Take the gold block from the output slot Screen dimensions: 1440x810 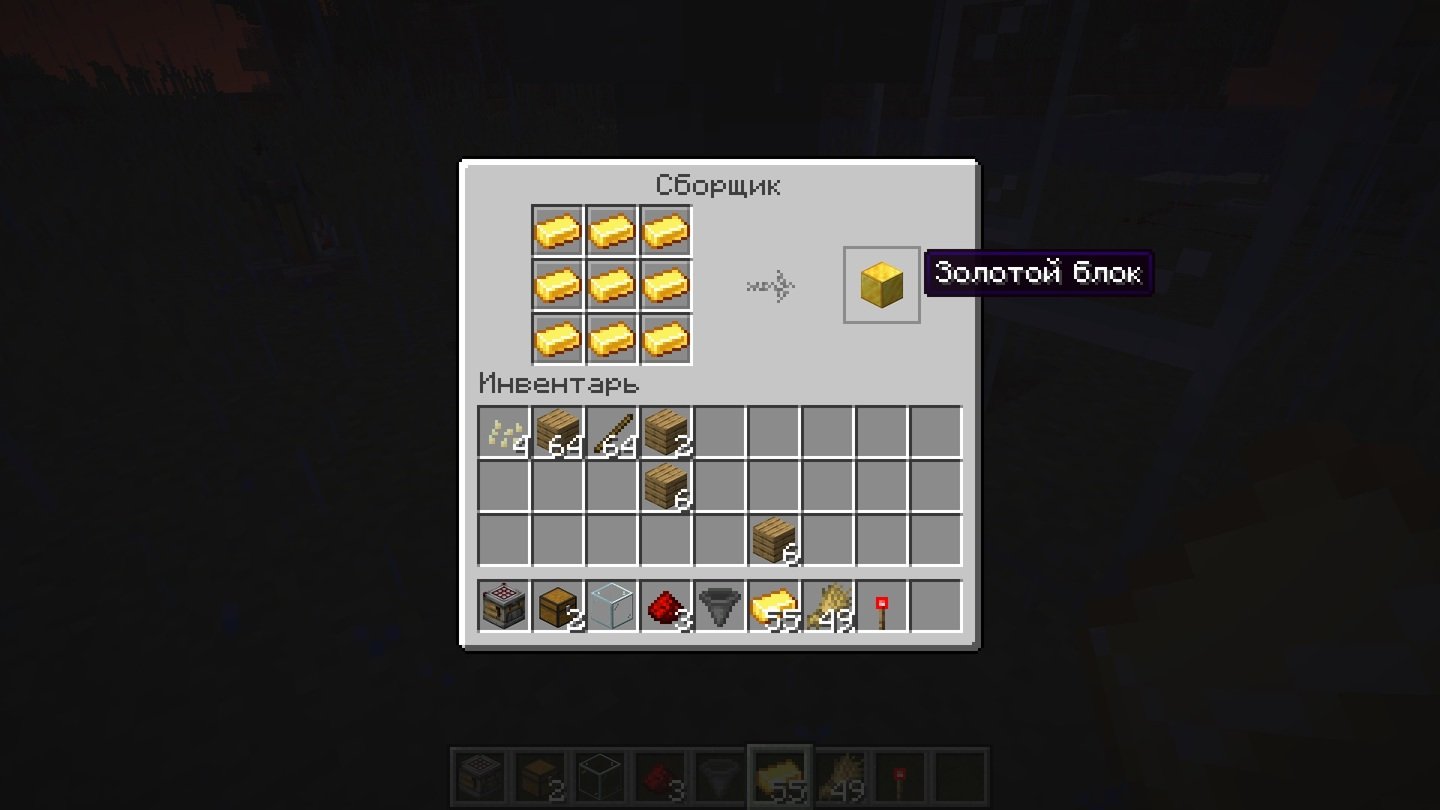(x=881, y=285)
